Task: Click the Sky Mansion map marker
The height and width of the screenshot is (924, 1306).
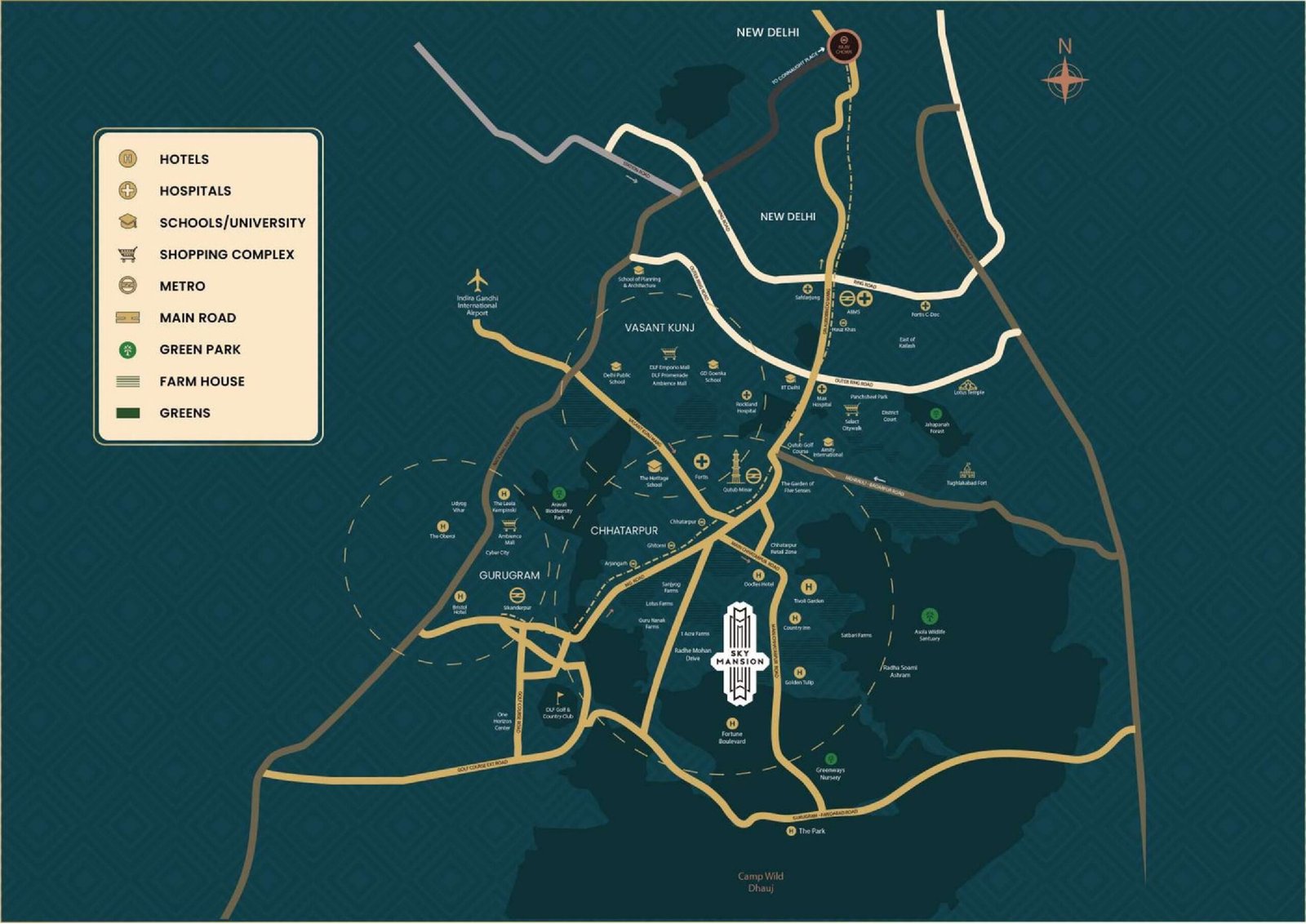Action: [x=739, y=653]
